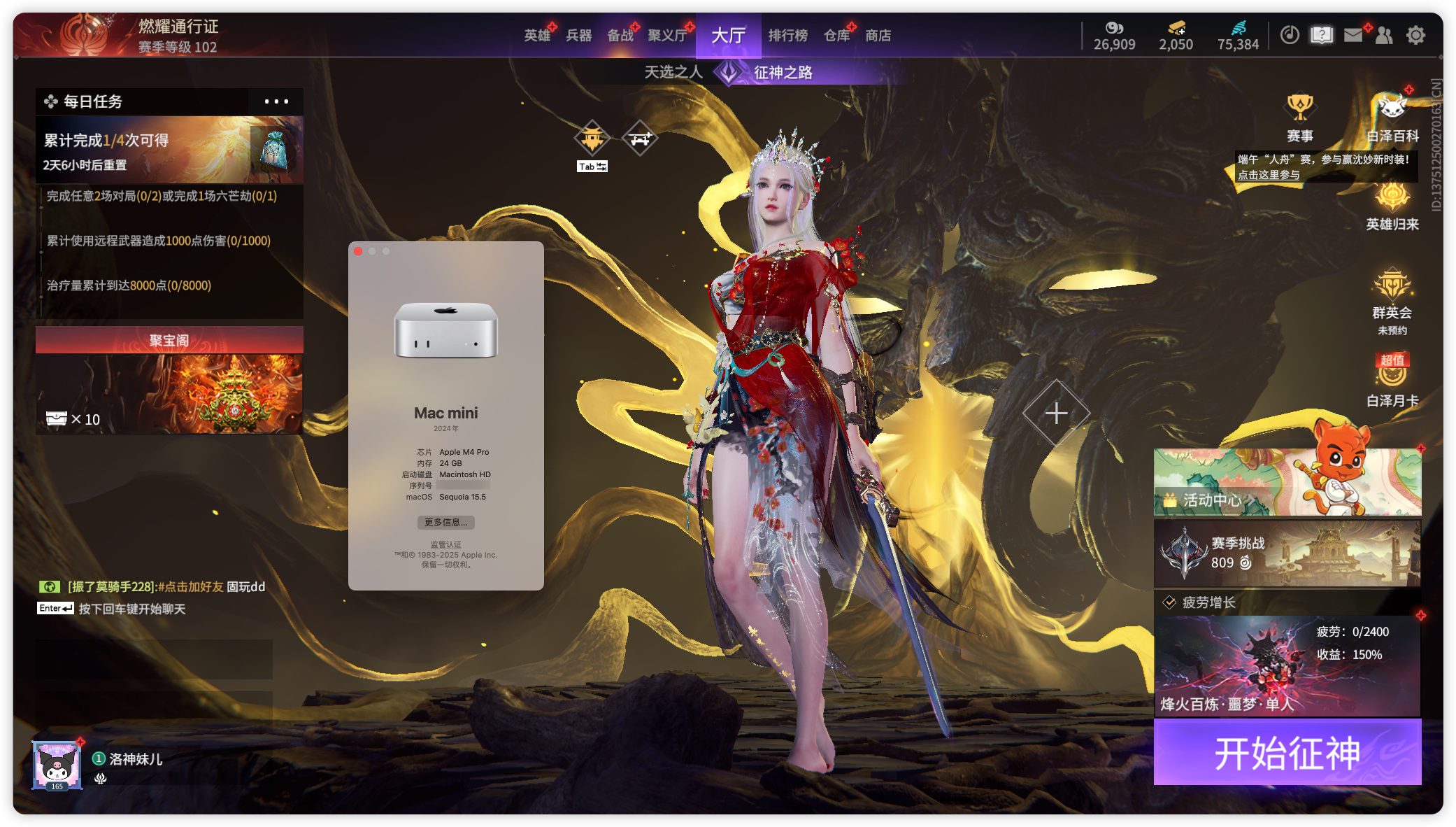The width and height of the screenshot is (1456, 827).
Task: Open the 活动中心 event center
Action: click(1287, 484)
